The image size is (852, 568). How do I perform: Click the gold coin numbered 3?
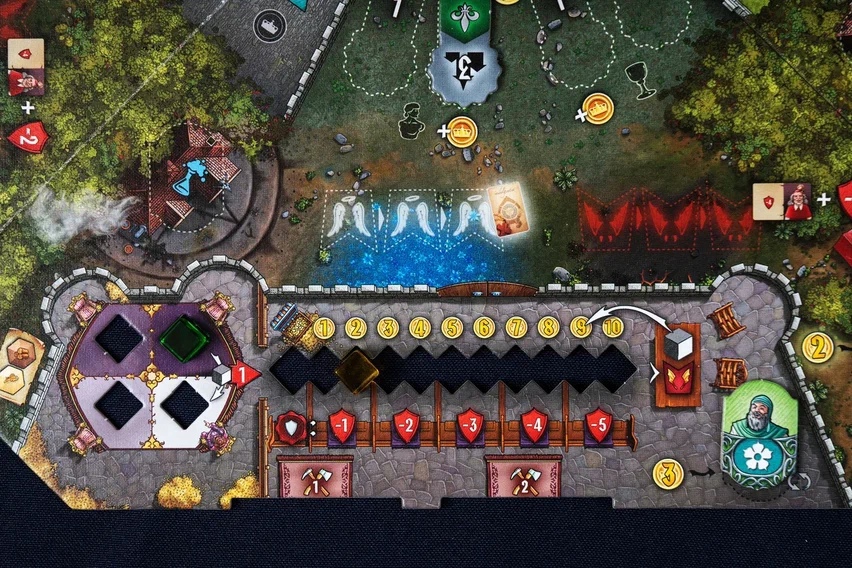point(668,473)
